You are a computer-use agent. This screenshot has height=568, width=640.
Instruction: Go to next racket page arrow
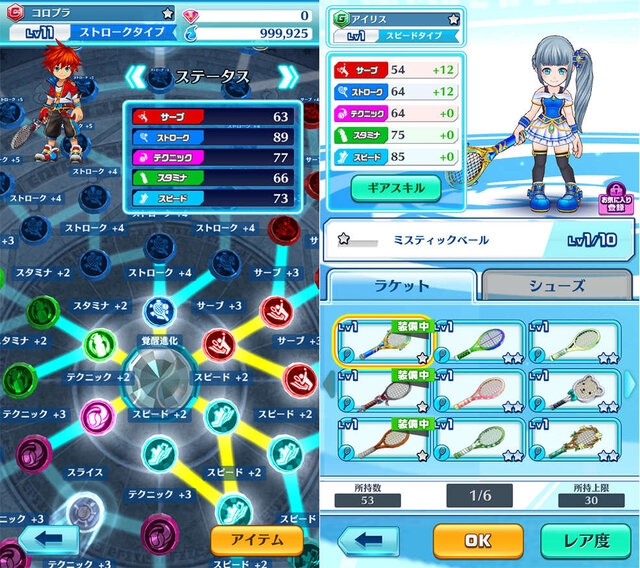630,383
